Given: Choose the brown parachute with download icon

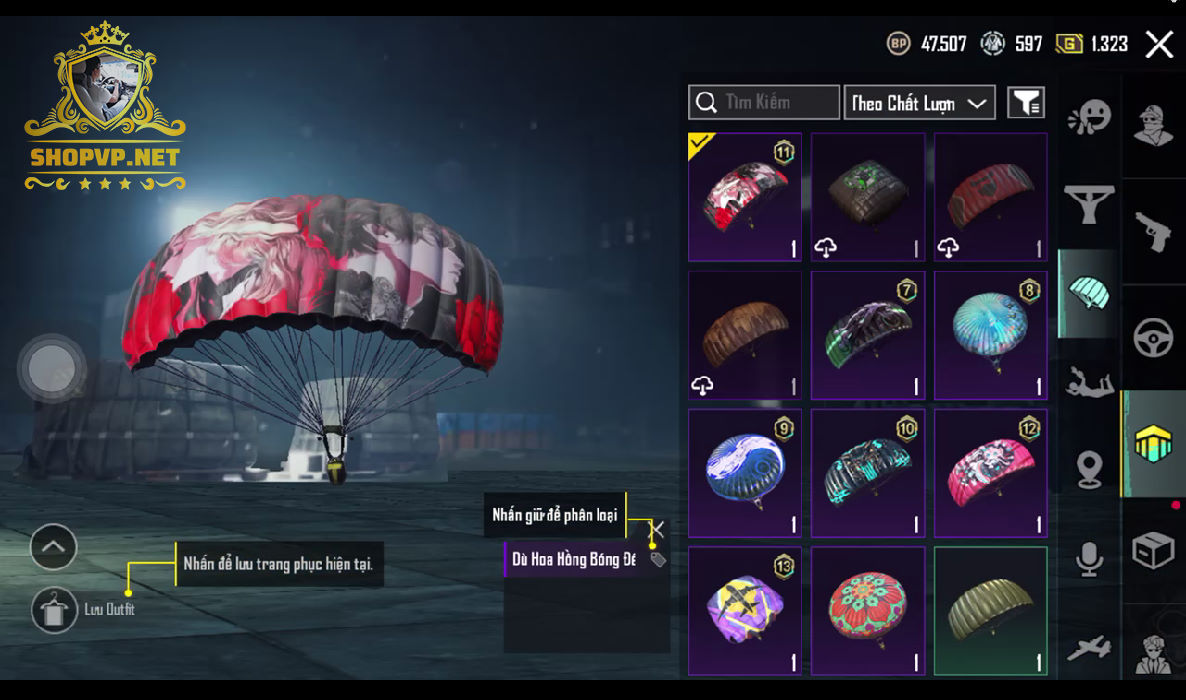Looking at the screenshot, I should click(745, 335).
